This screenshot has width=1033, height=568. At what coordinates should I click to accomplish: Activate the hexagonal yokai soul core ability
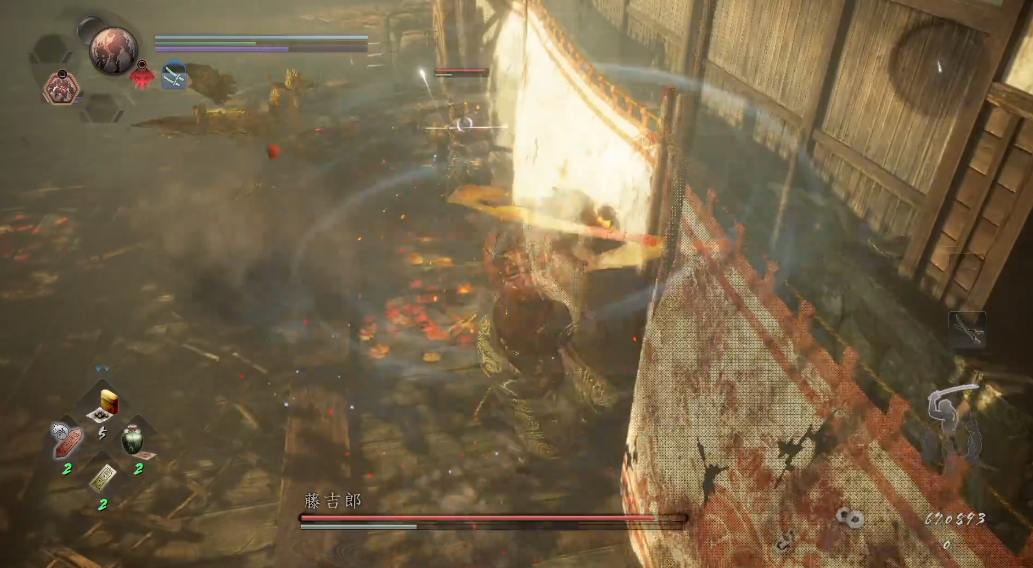pos(61,89)
